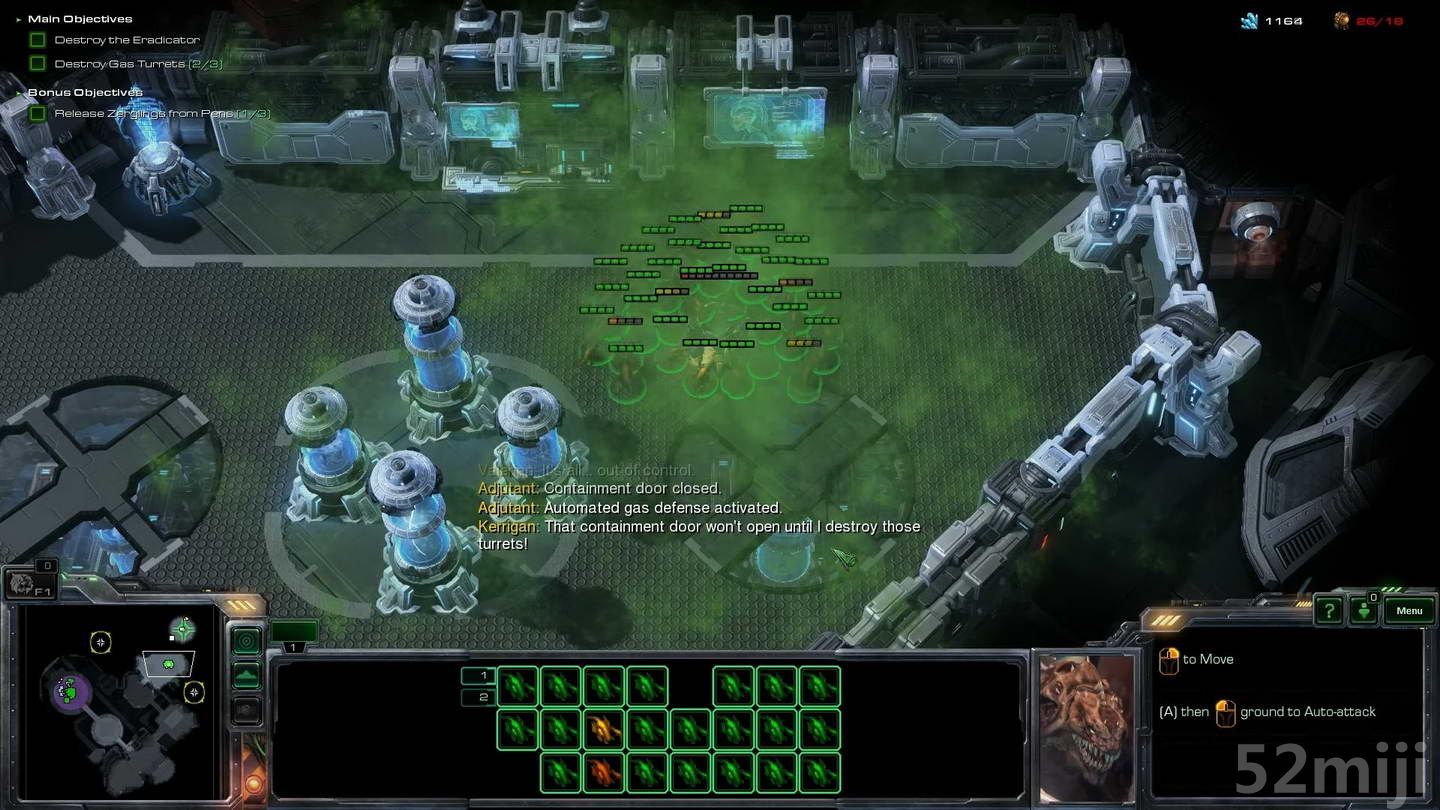Select the terrain view minimap toggle icon
The image size is (1440, 810).
pyautogui.click(x=244, y=674)
